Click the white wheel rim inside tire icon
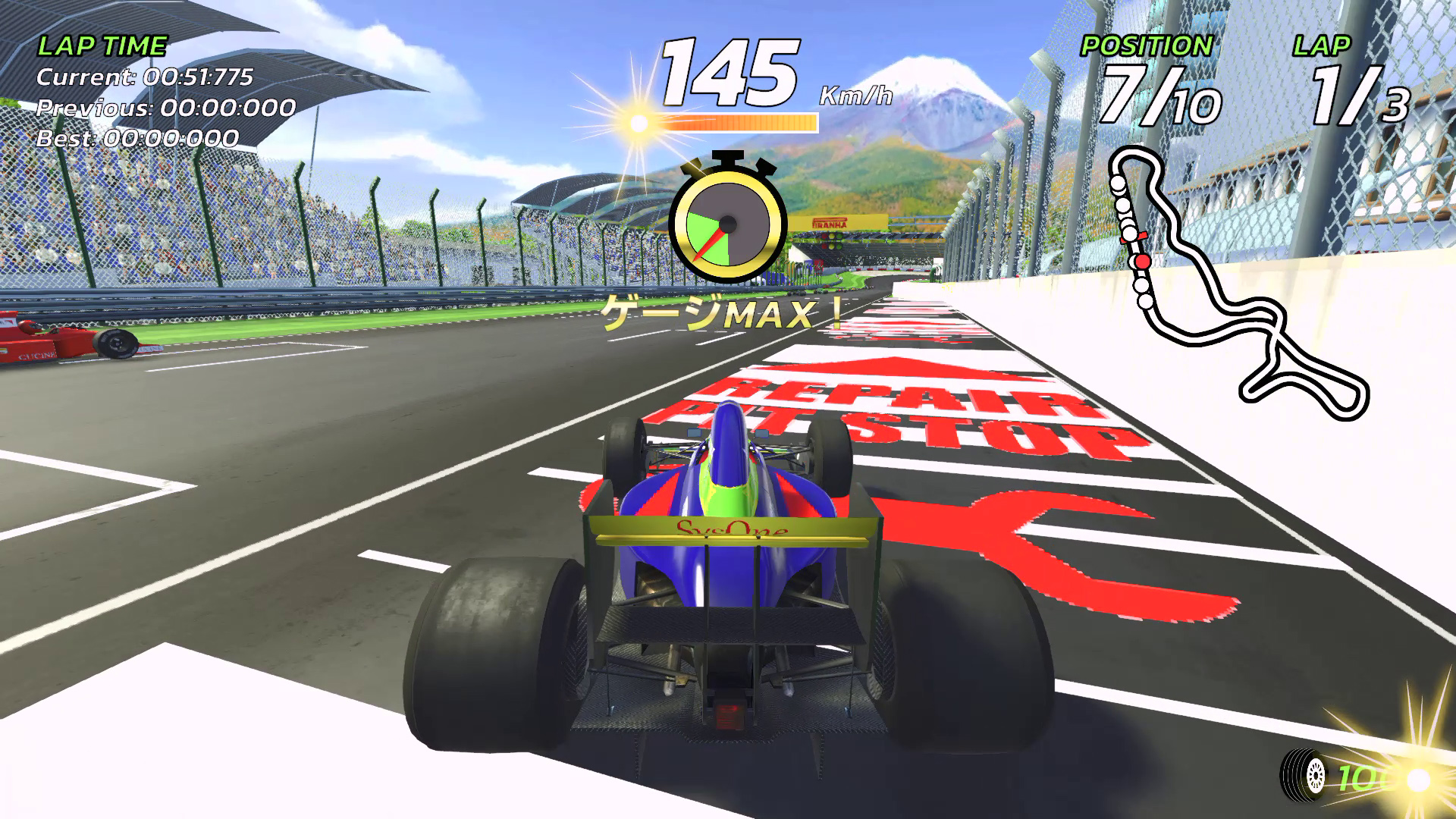 coord(1316,775)
